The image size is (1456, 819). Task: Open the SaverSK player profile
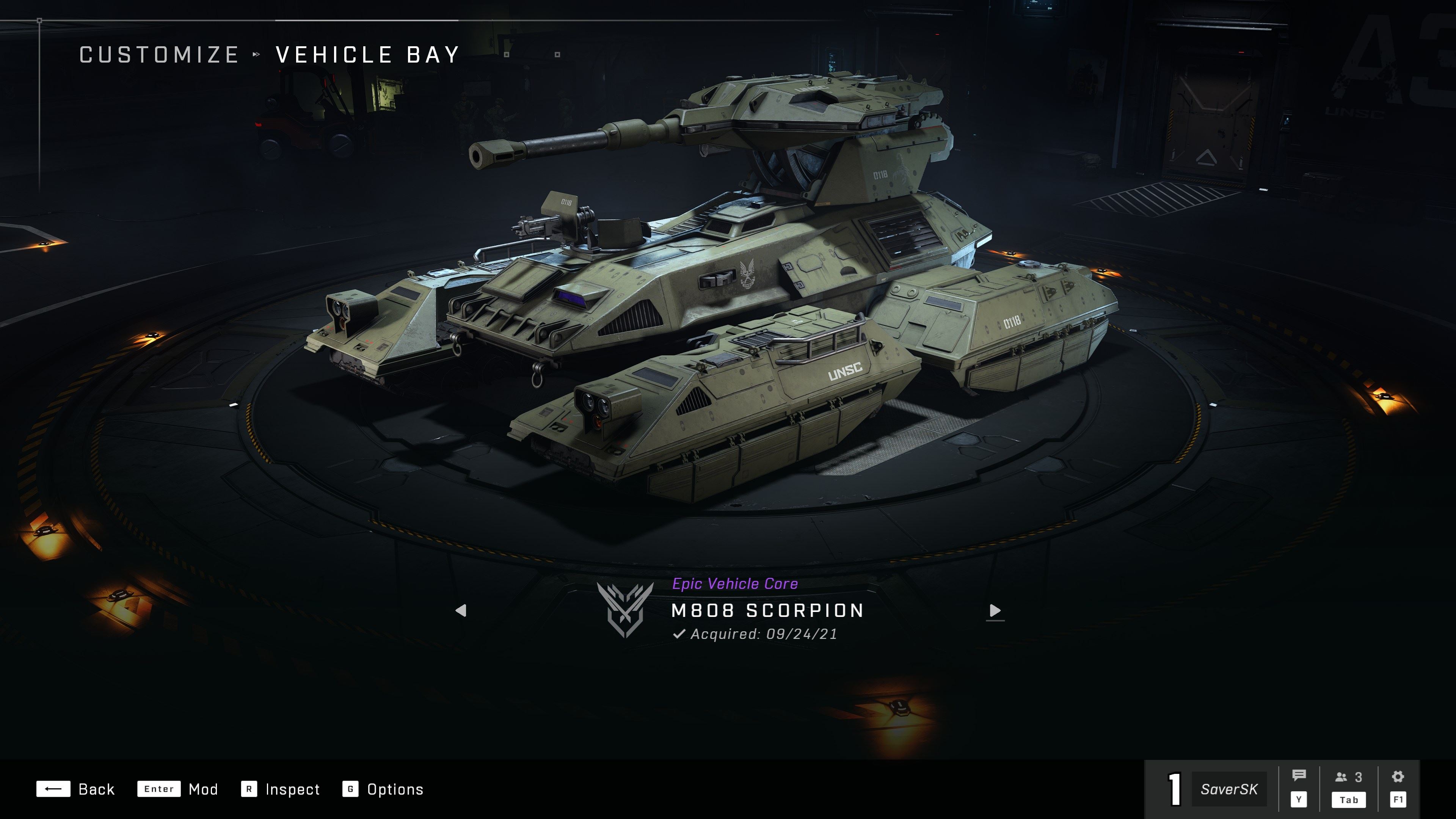1229,789
